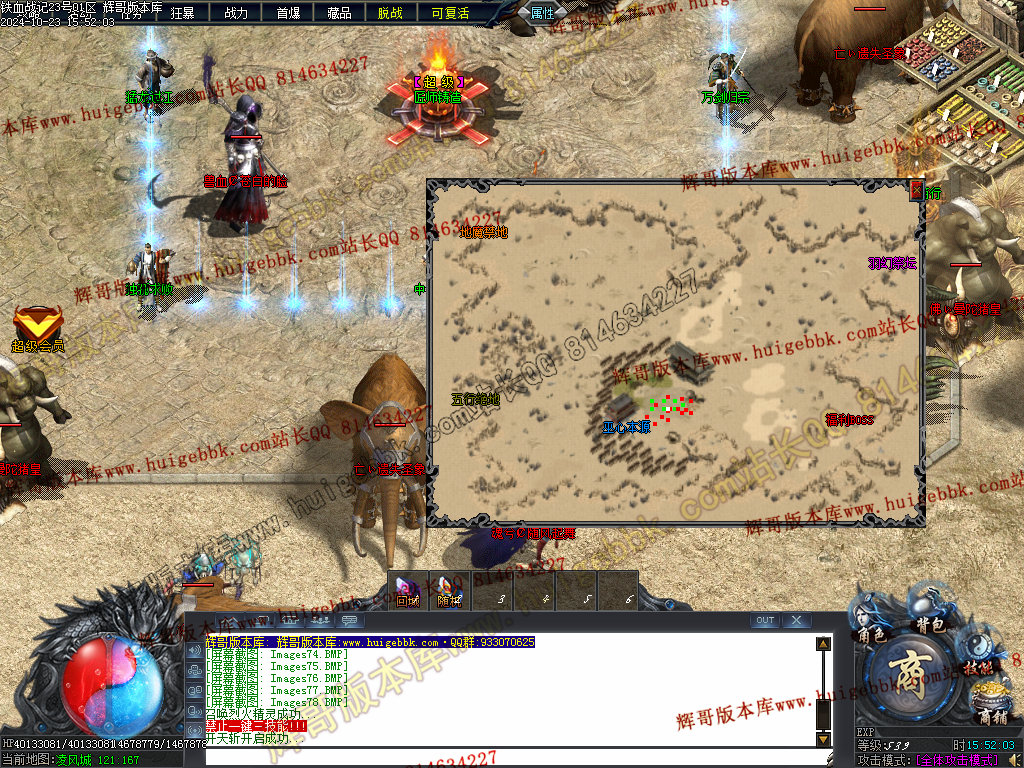Click the 可复活 revive button
1024x768 pixels.
click(x=450, y=13)
